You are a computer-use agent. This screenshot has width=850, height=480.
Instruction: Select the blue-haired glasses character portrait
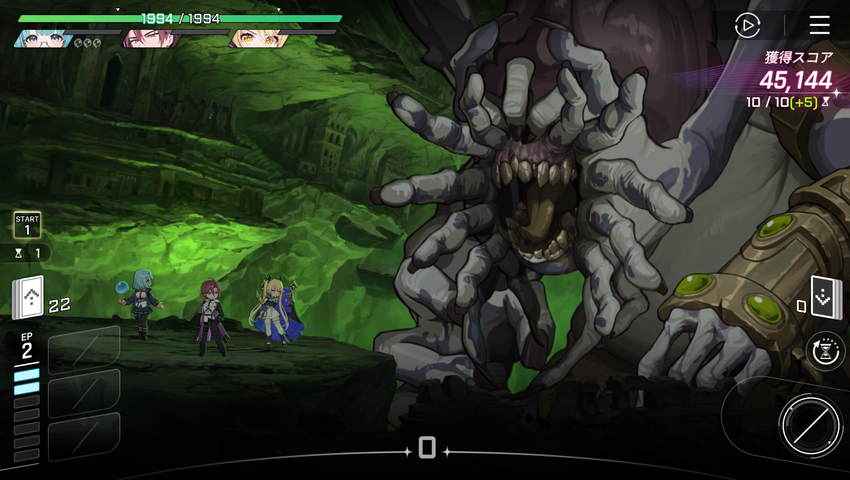pos(42,39)
